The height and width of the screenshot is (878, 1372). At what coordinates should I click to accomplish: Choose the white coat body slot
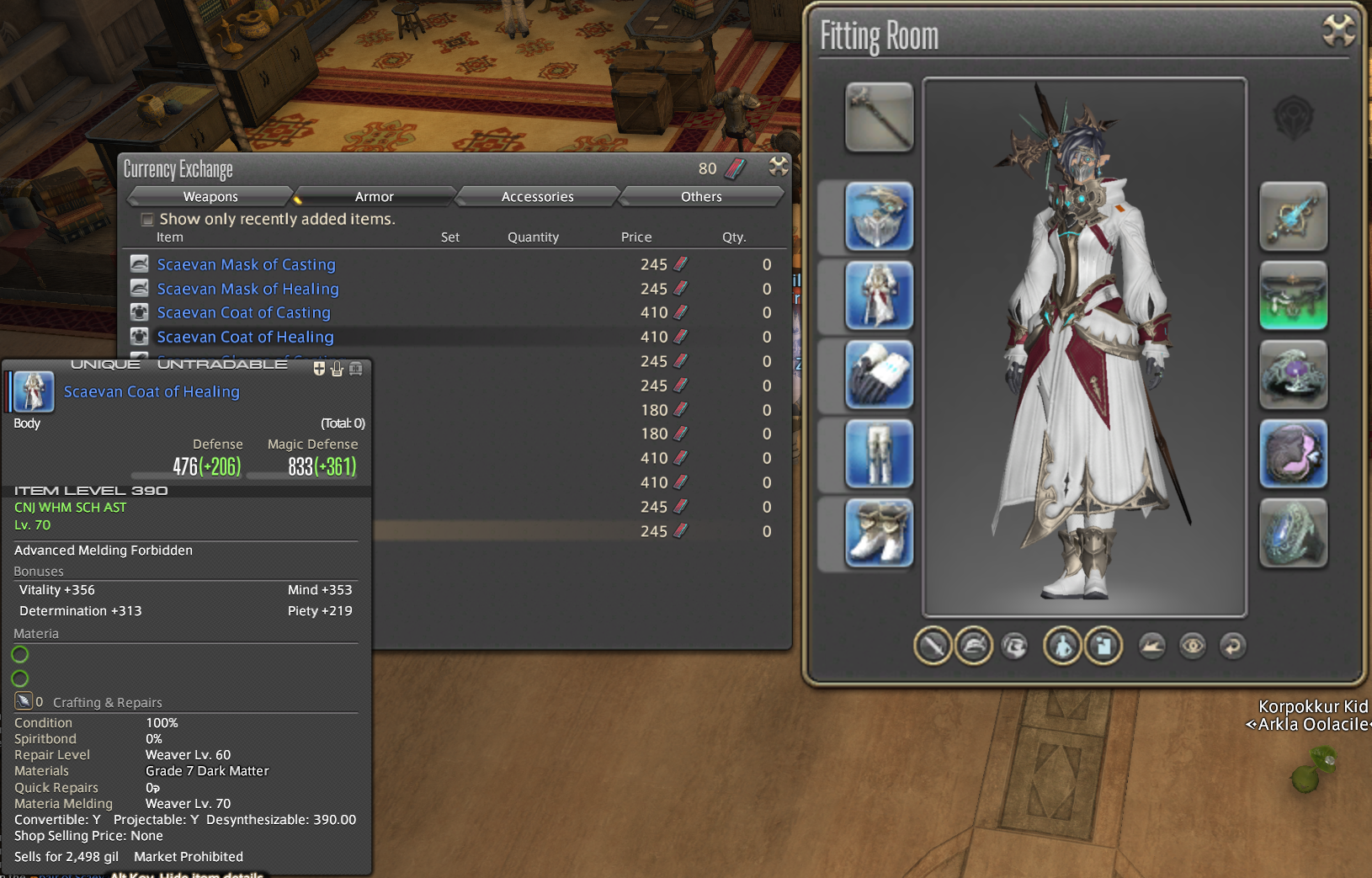879,295
